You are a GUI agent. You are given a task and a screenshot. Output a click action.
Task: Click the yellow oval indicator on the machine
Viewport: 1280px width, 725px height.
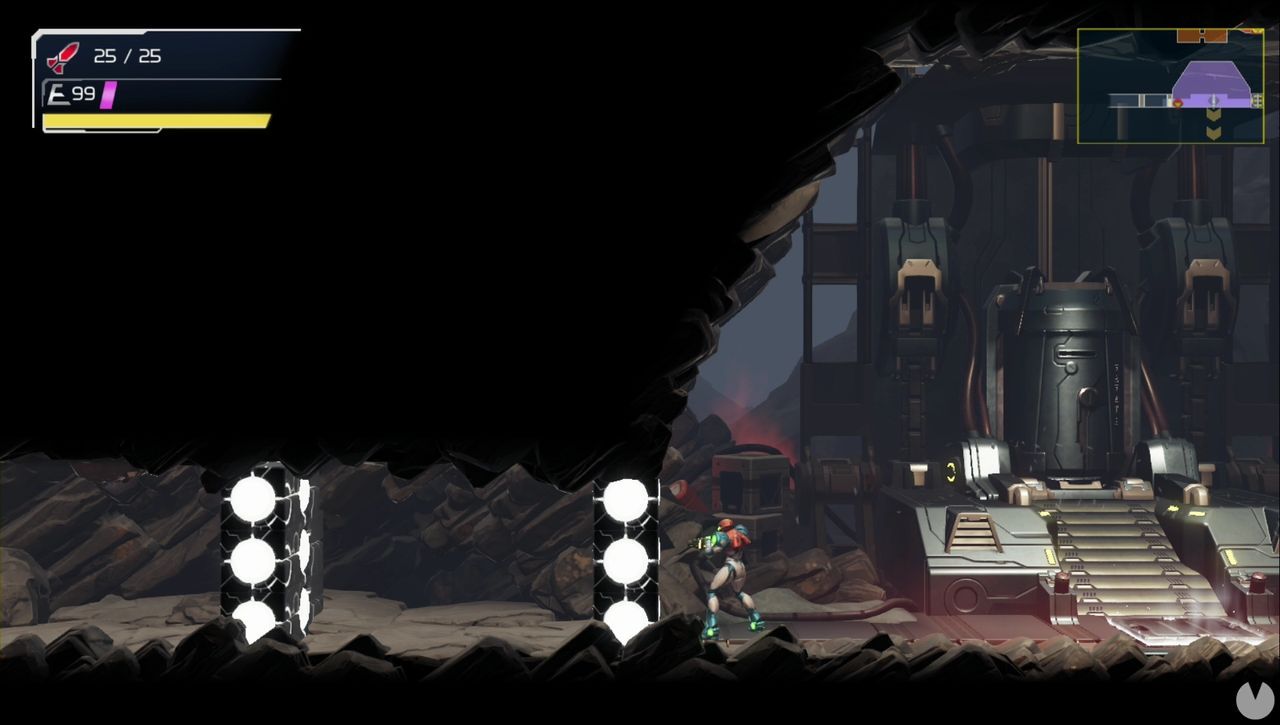(x=950, y=469)
